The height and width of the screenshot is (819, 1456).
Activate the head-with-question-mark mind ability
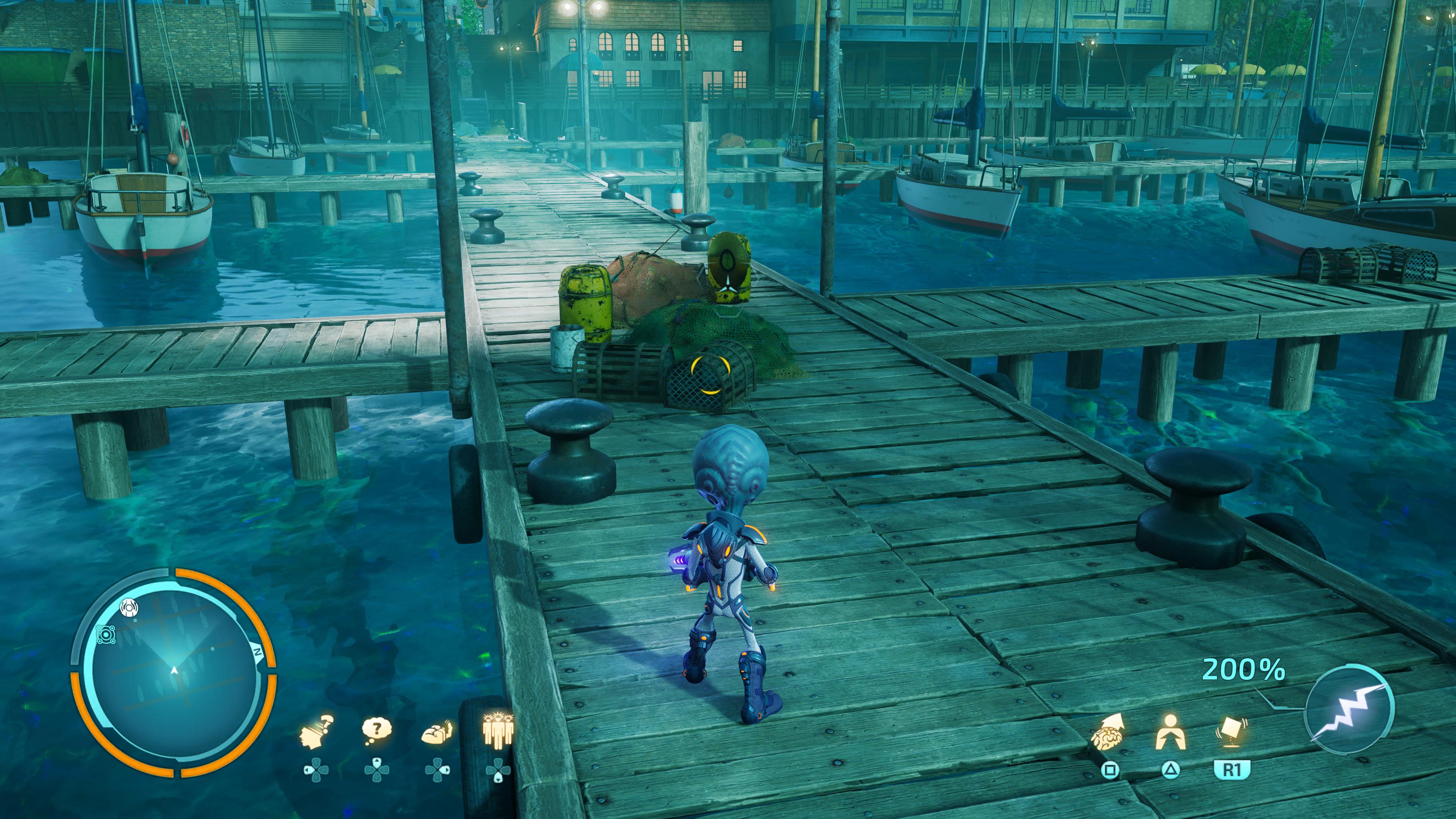[x=317, y=732]
